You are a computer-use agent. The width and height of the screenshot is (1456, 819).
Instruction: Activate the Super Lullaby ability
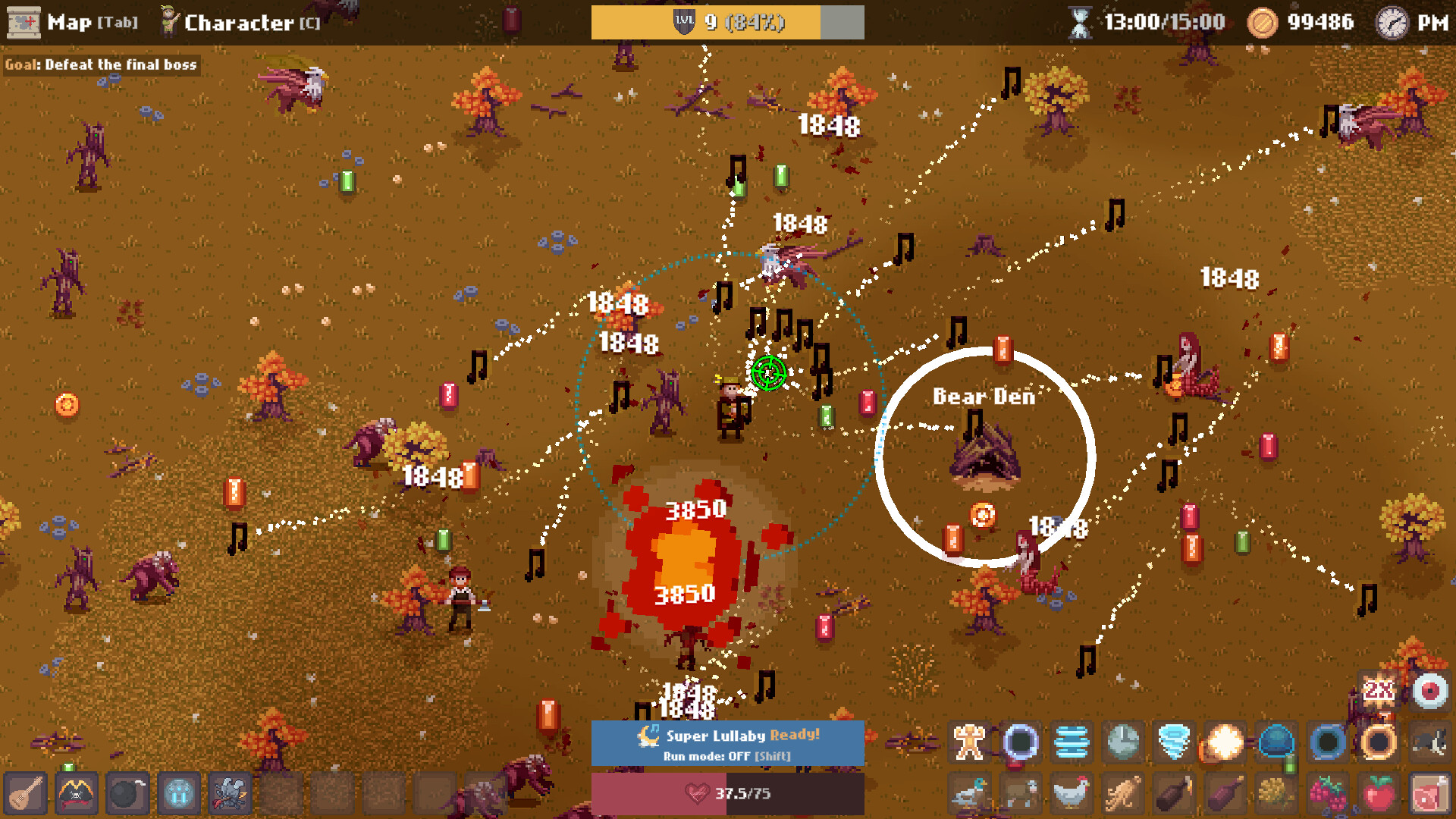(x=727, y=735)
